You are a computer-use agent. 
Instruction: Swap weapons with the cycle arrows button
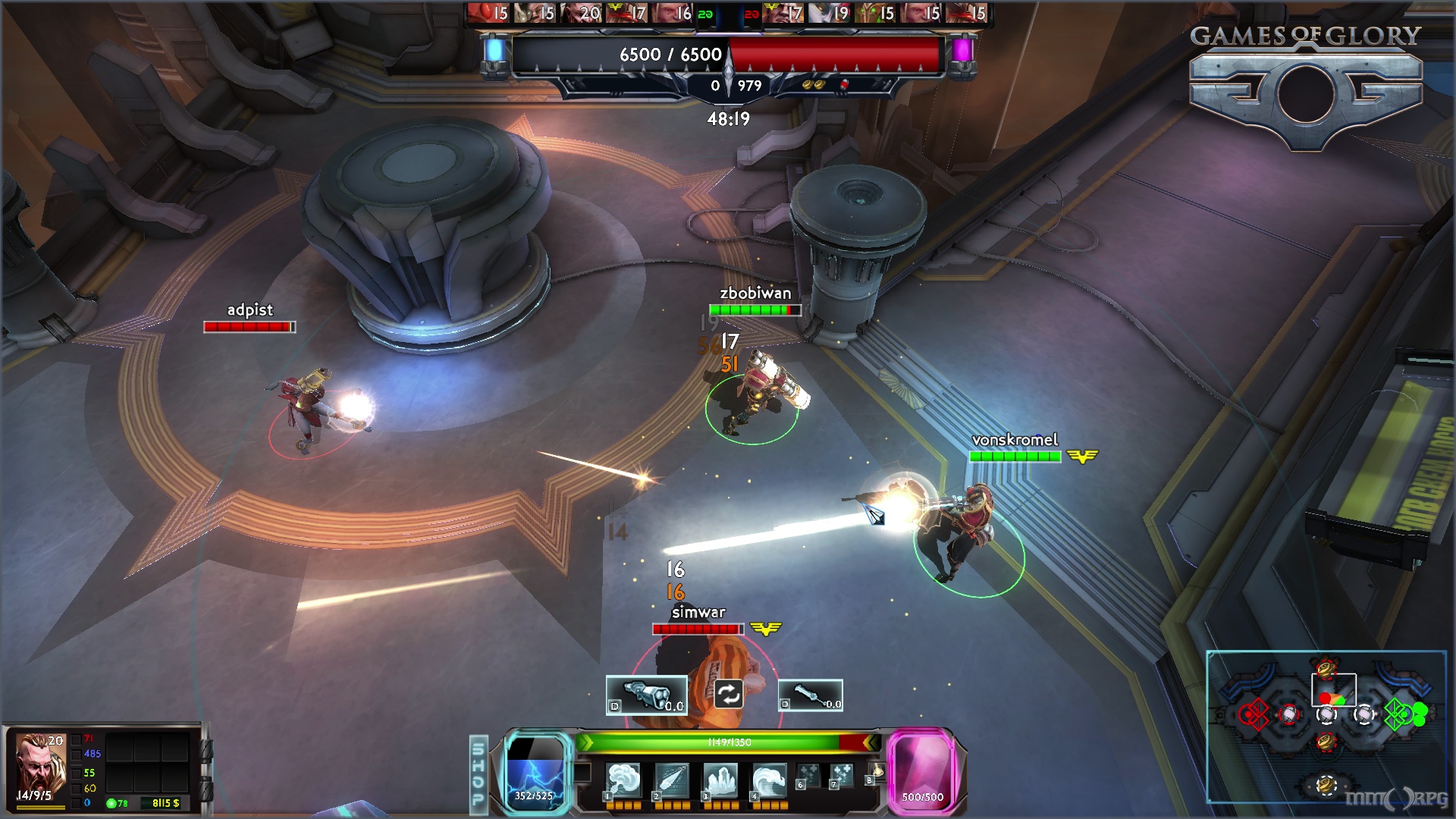click(728, 694)
